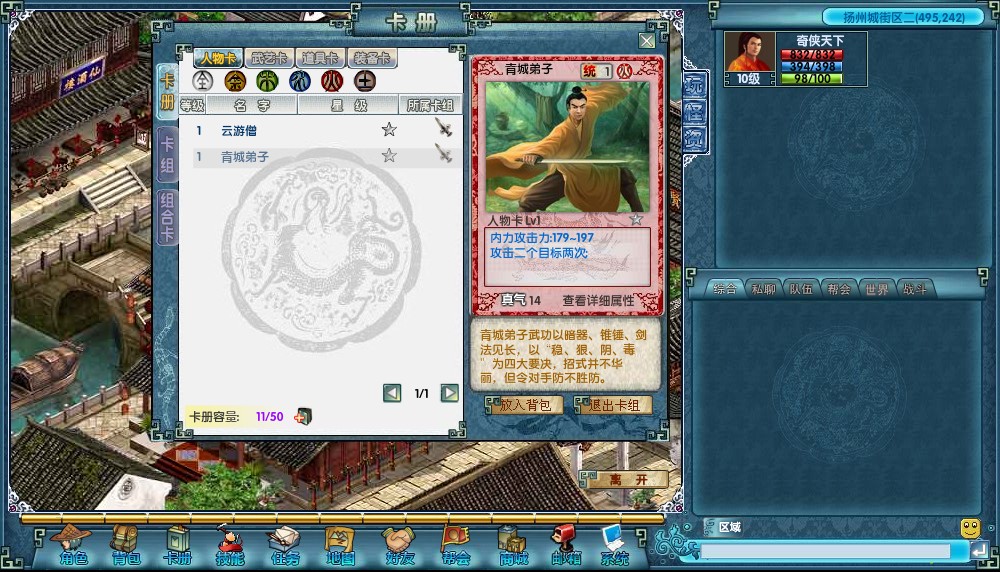Image resolution: width=1000 pixels, height=572 pixels.
Task: Show the 装备卡 card tab
Action: click(x=371, y=59)
